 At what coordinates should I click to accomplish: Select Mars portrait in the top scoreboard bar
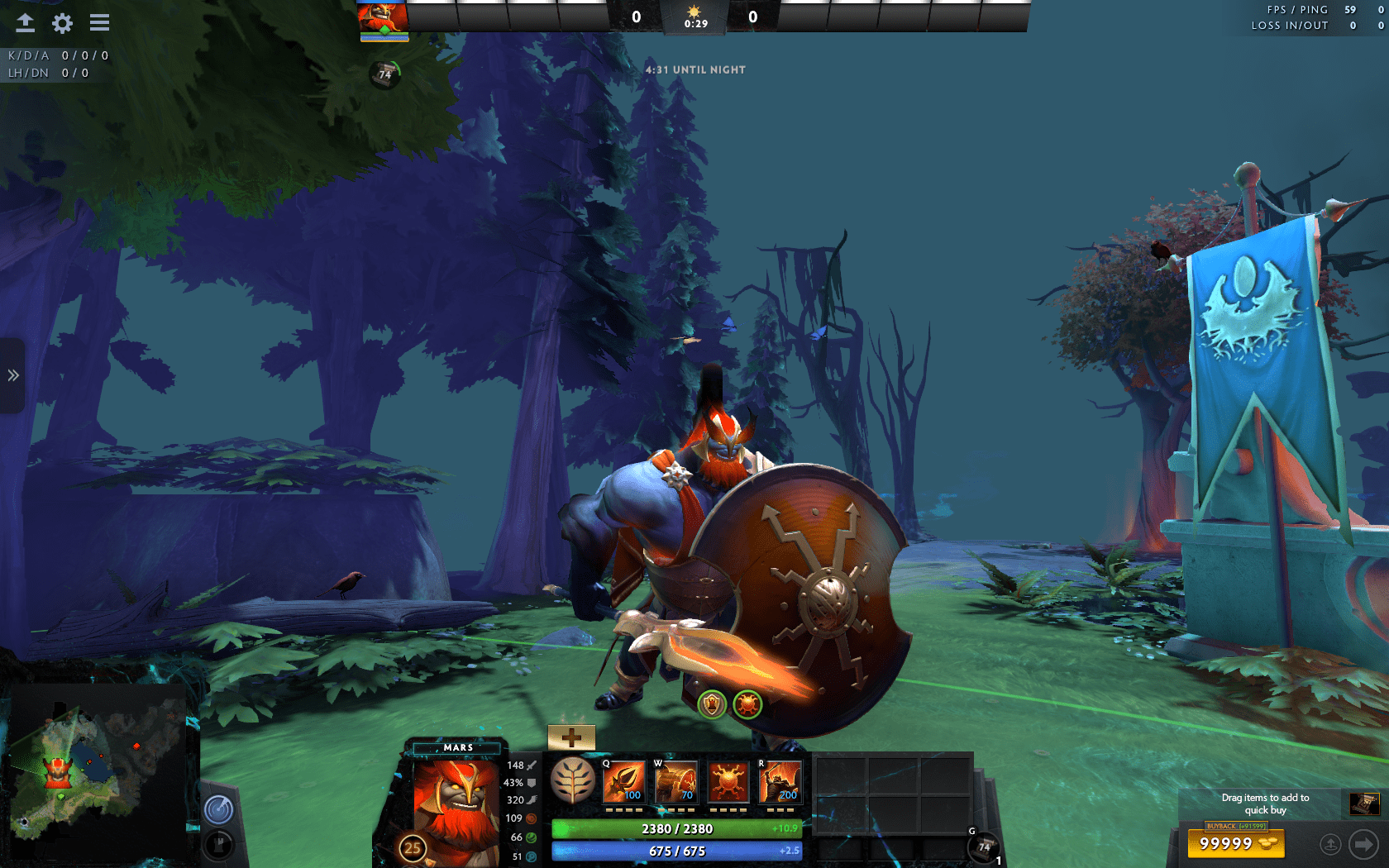point(383,17)
